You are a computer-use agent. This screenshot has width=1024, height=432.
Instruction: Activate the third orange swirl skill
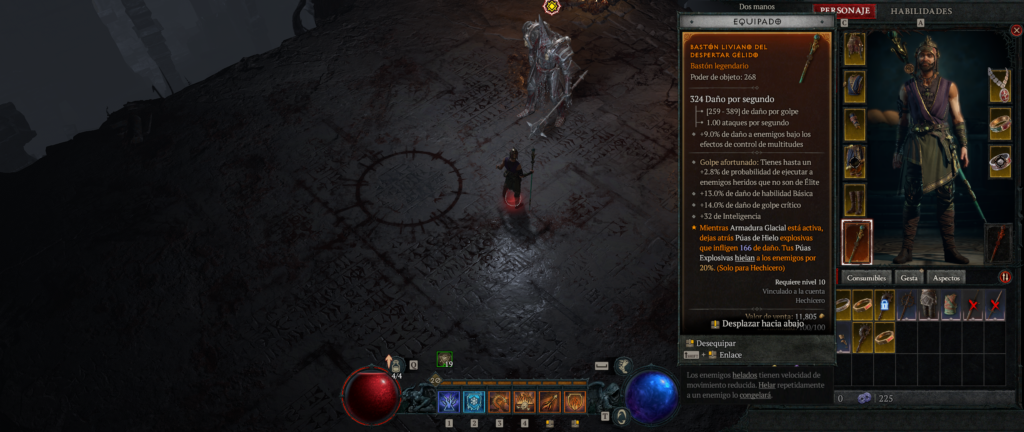[x=499, y=402]
